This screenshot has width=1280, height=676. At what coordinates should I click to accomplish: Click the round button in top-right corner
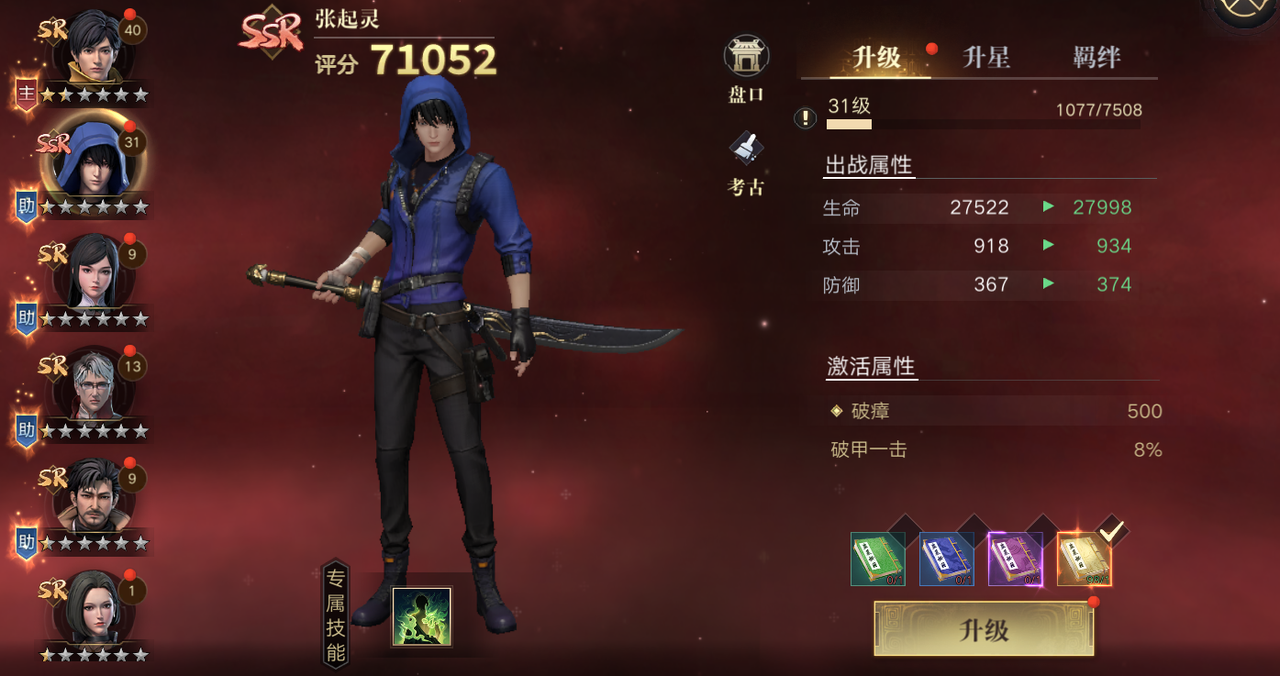(x=1246, y=12)
